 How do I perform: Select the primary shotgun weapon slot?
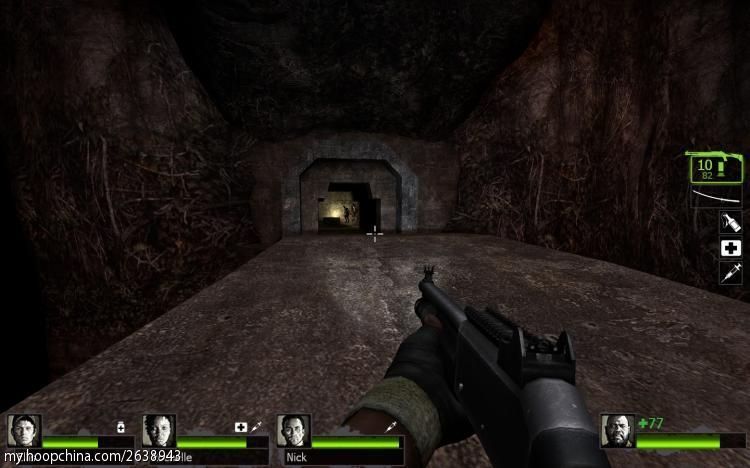(715, 167)
